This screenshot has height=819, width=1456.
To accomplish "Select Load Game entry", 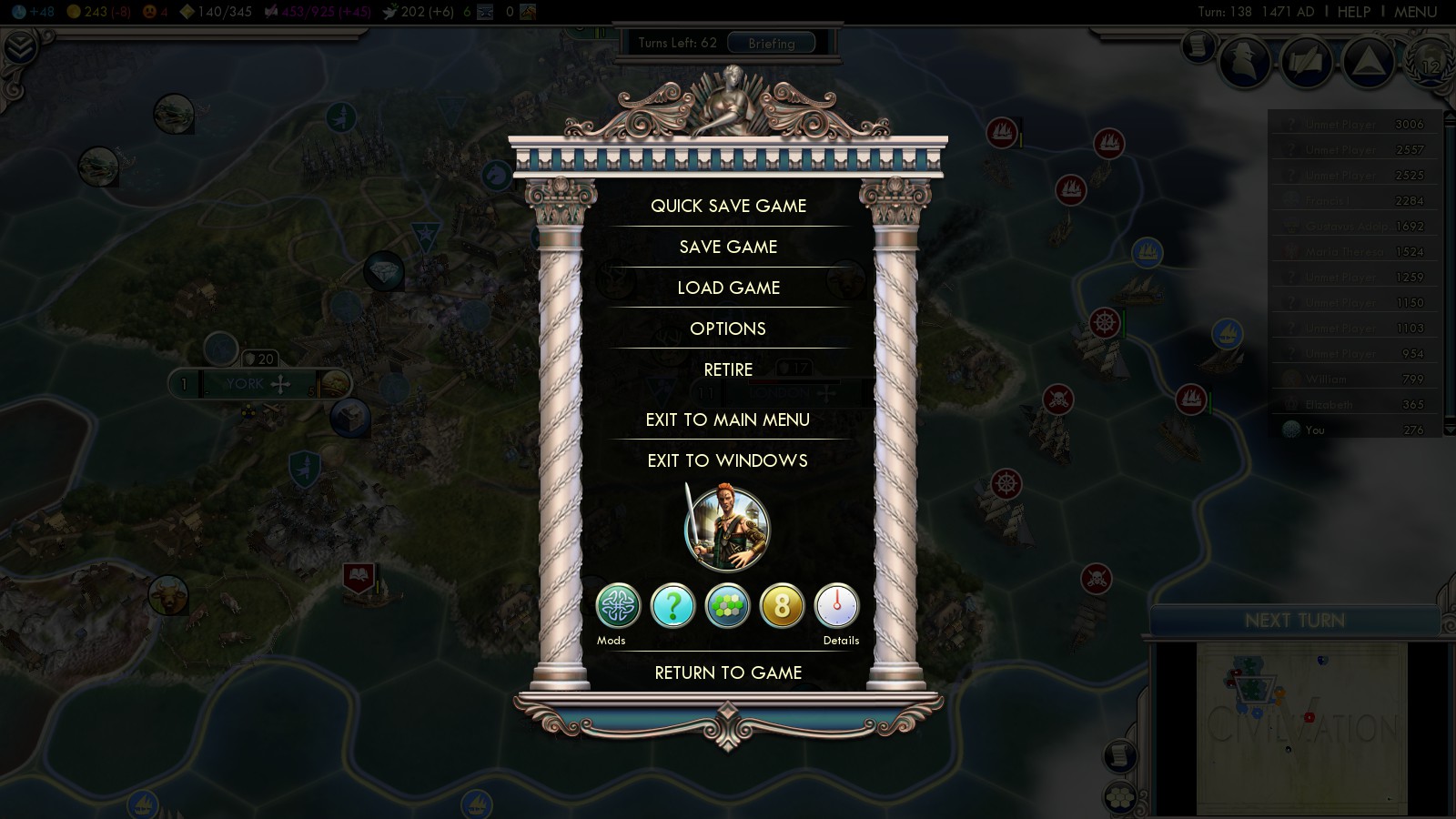I will [728, 288].
